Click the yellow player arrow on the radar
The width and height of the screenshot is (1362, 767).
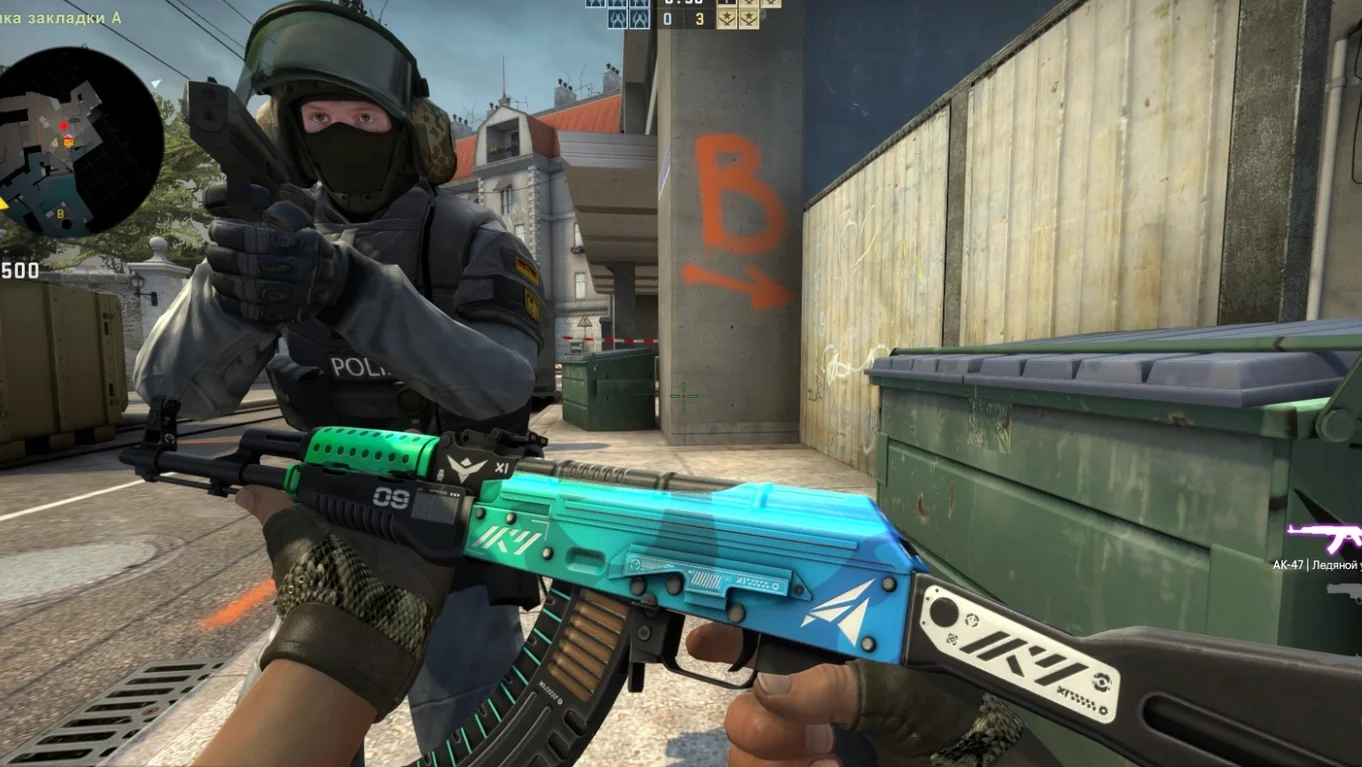(x=3, y=203)
